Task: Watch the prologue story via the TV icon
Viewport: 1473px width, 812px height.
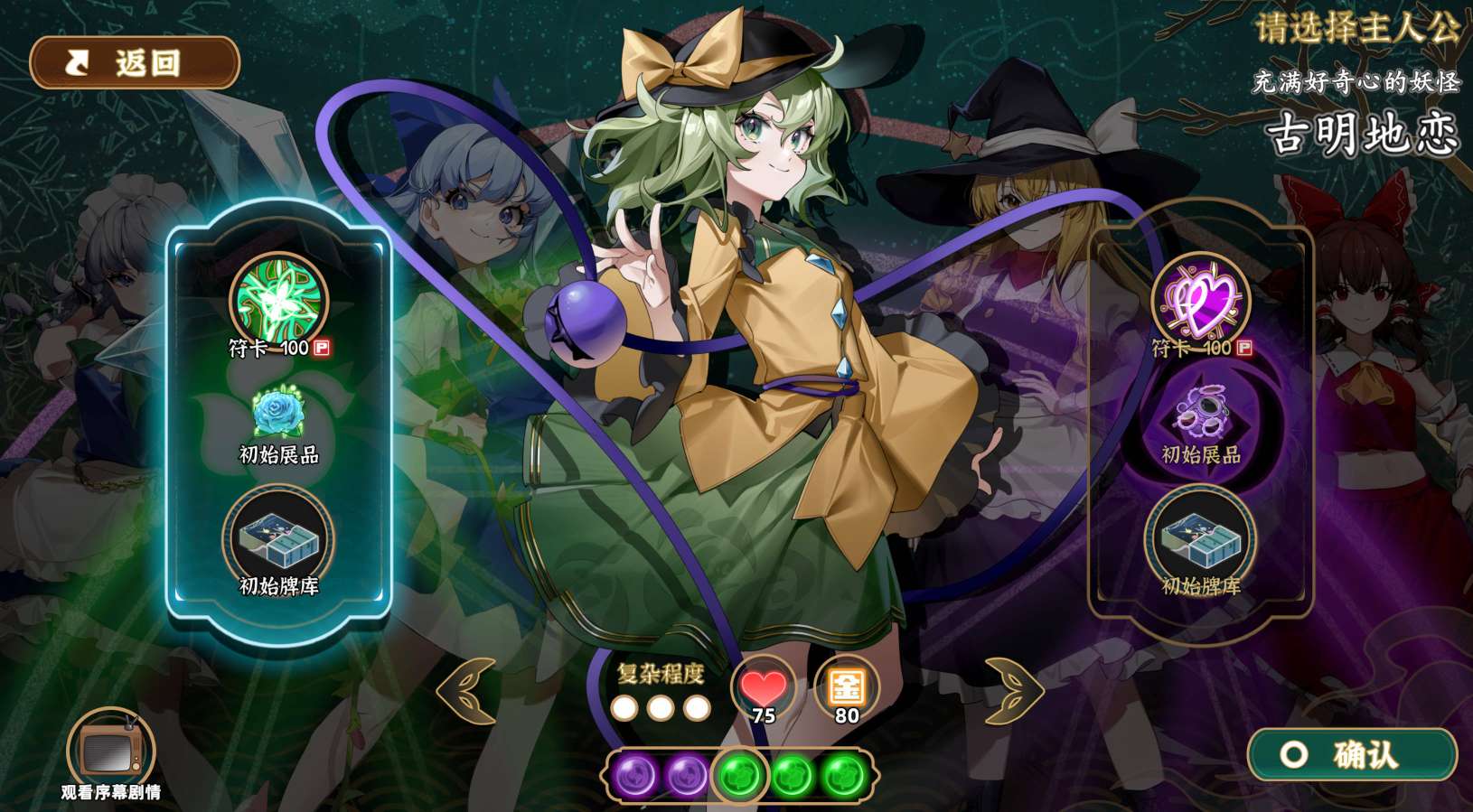Action: 110,750
